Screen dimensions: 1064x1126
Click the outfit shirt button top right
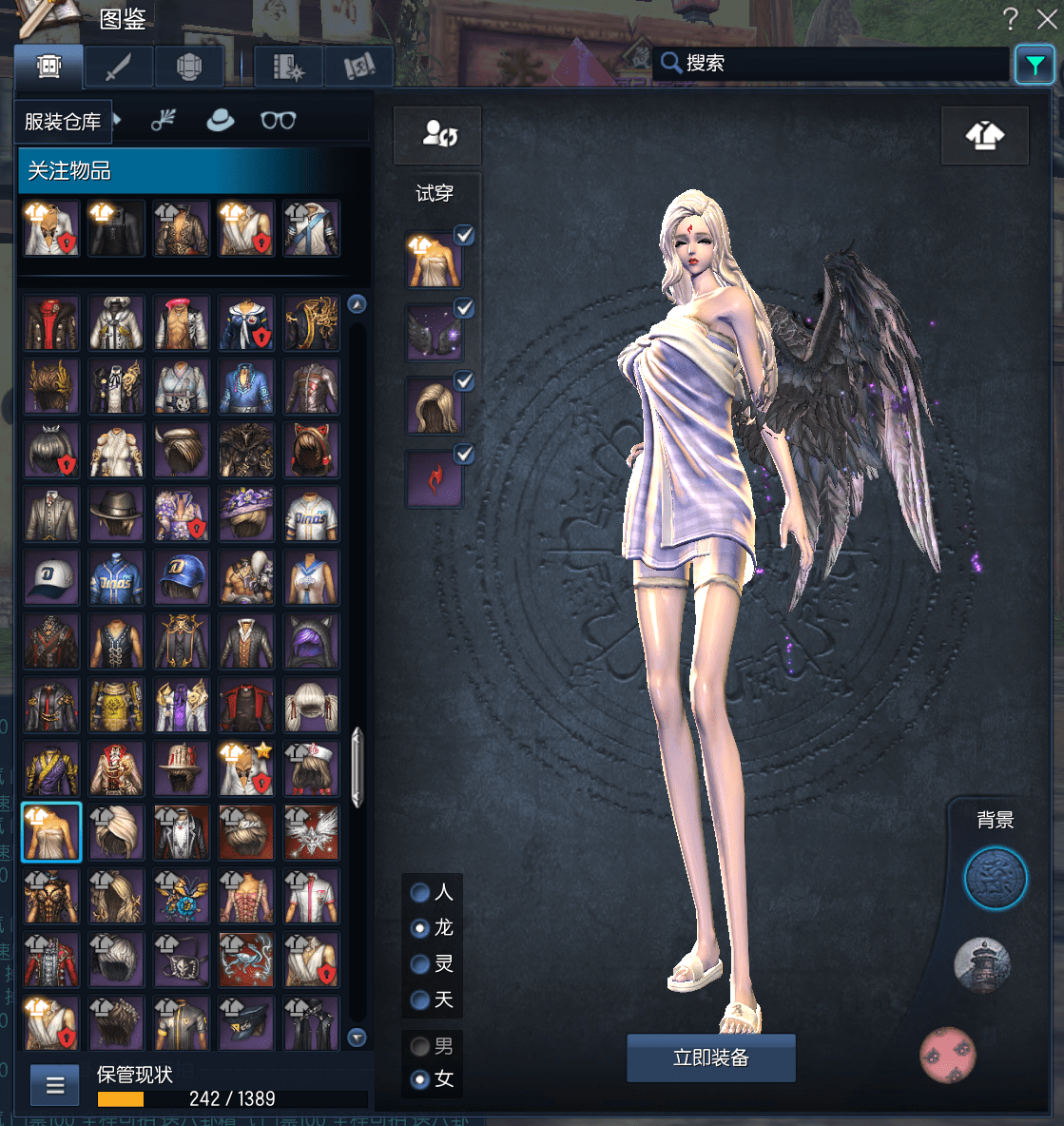[984, 136]
